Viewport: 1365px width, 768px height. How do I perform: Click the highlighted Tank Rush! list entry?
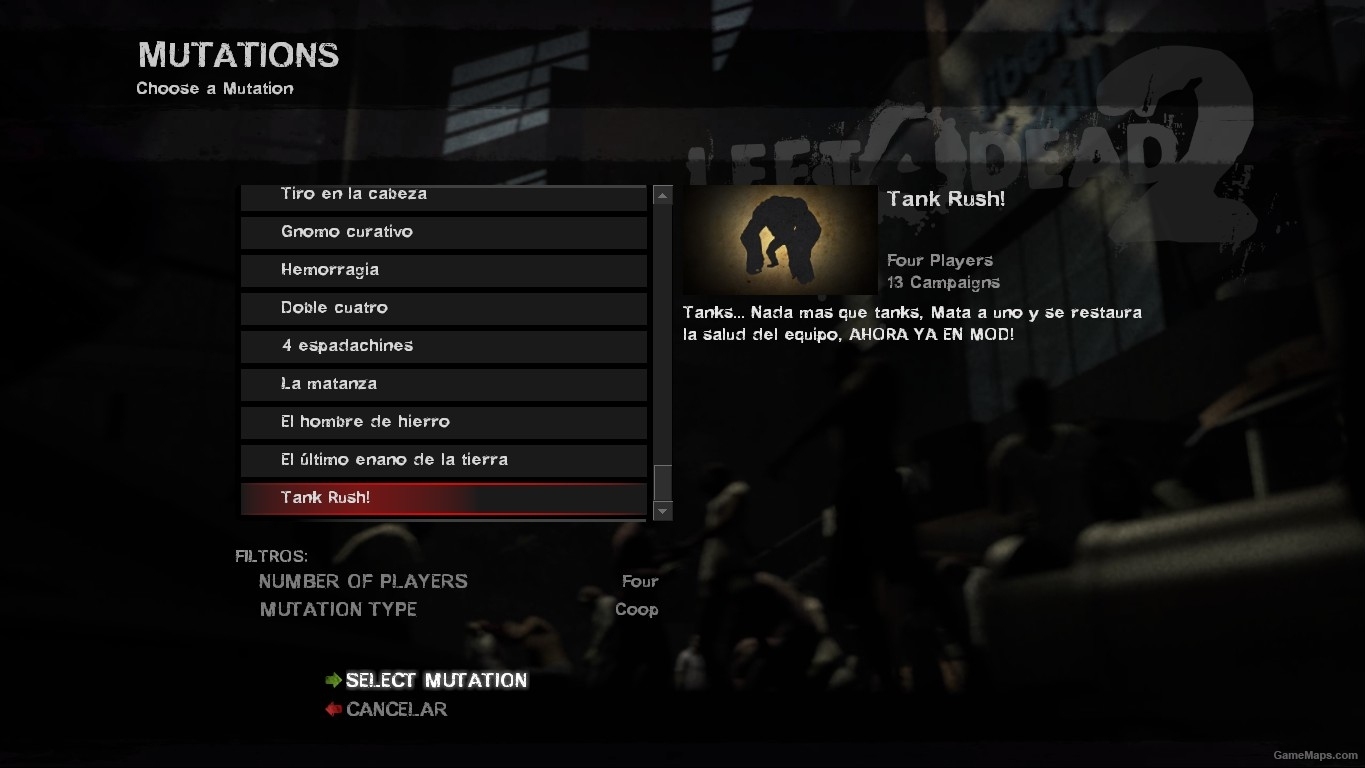[x=444, y=497]
